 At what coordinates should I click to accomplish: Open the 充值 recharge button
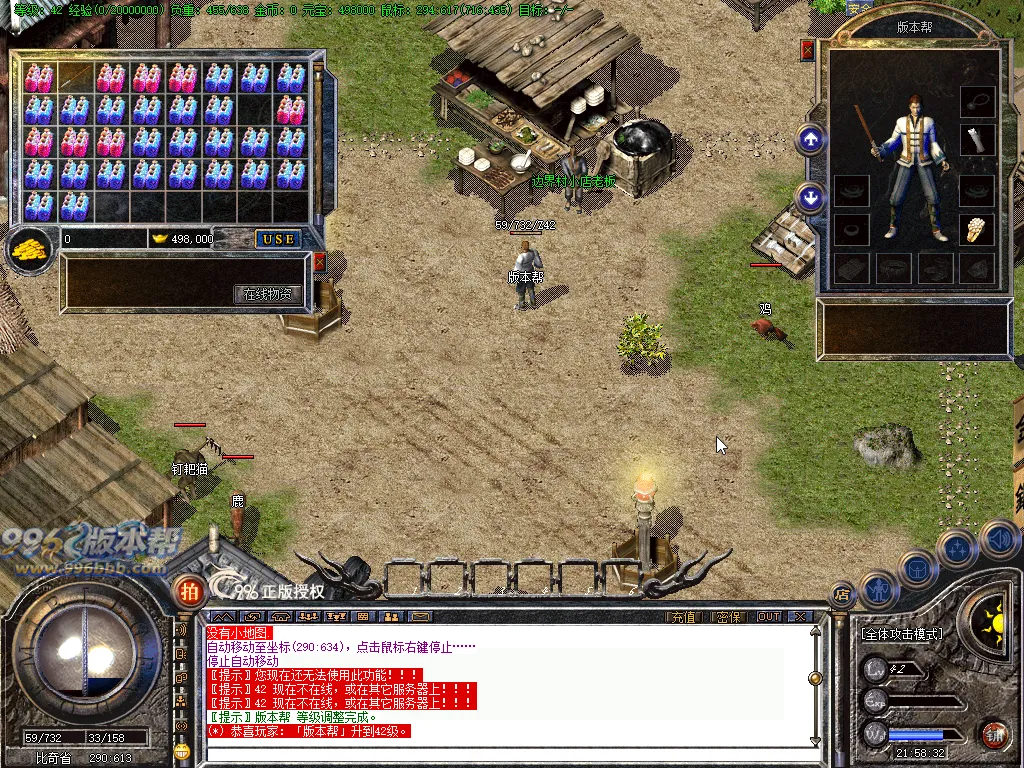[682, 617]
